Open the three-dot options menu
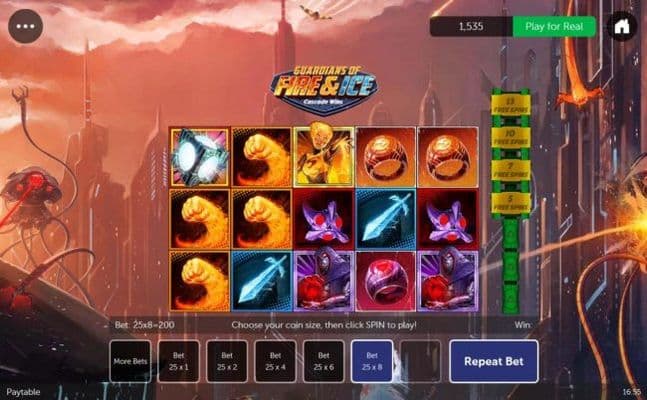The height and width of the screenshot is (400, 647). tap(25, 26)
